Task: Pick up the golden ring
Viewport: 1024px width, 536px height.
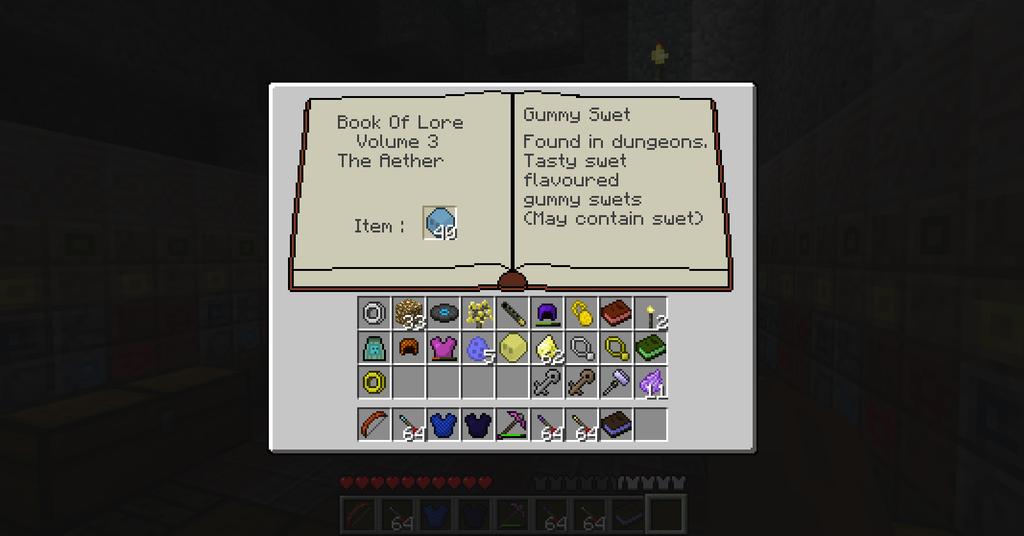Action: [374, 381]
